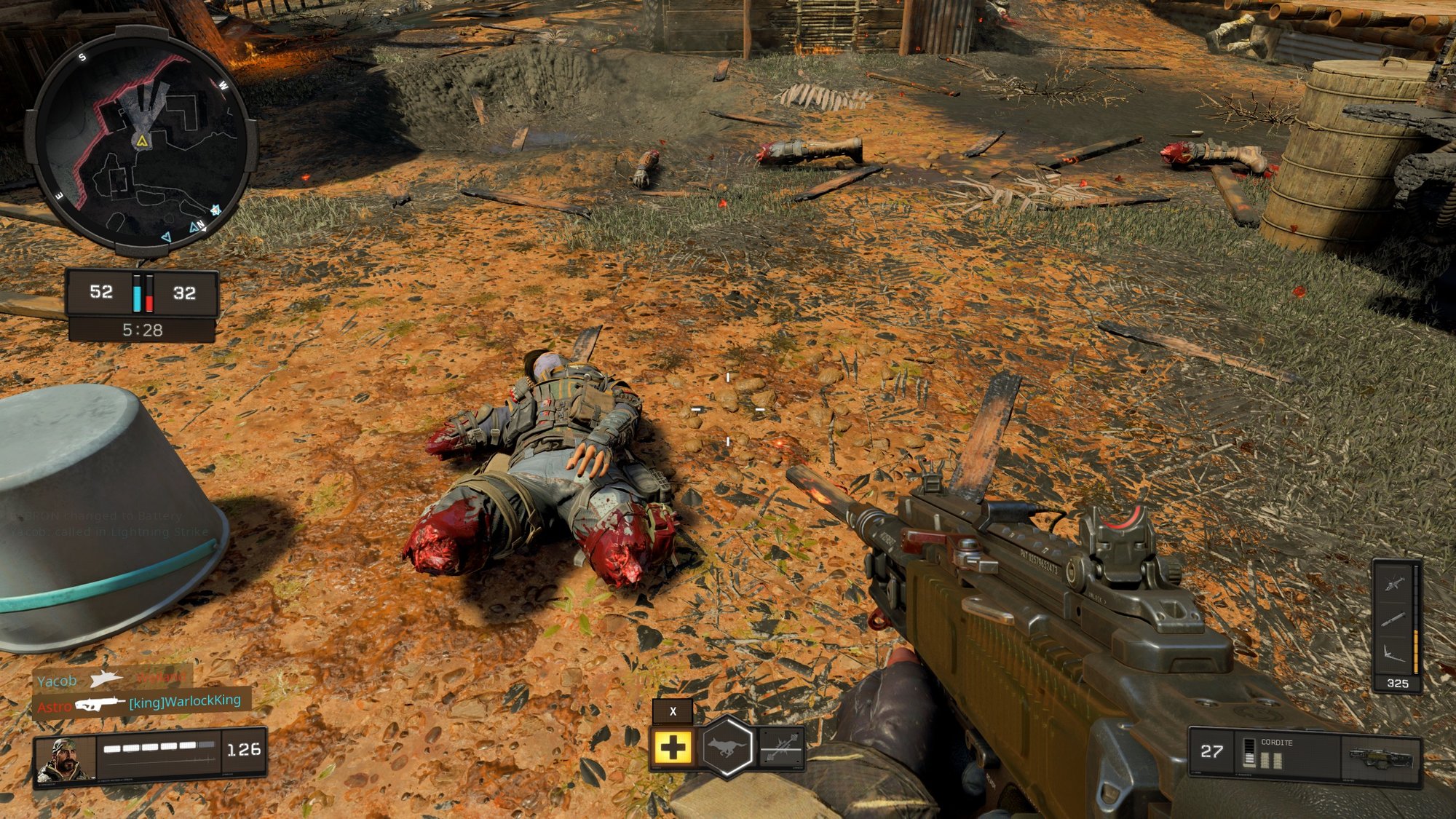Use the yellow plus heal icon
This screenshot has width=1456, height=819.
point(672,747)
